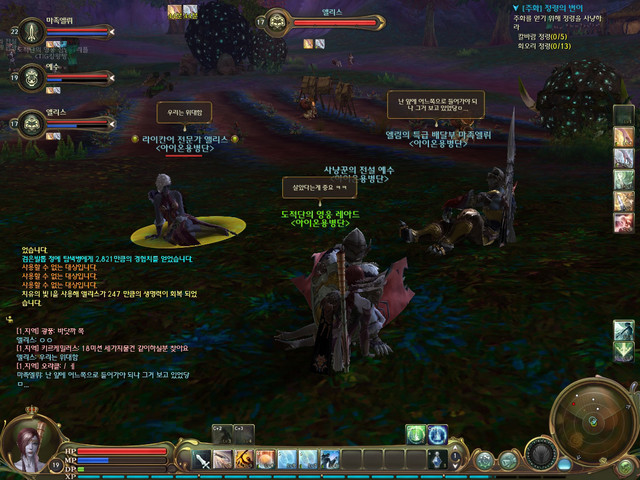Use the sword attack skill in hotbar
This screenshot has height=480, width=640.
coord(203,459)
